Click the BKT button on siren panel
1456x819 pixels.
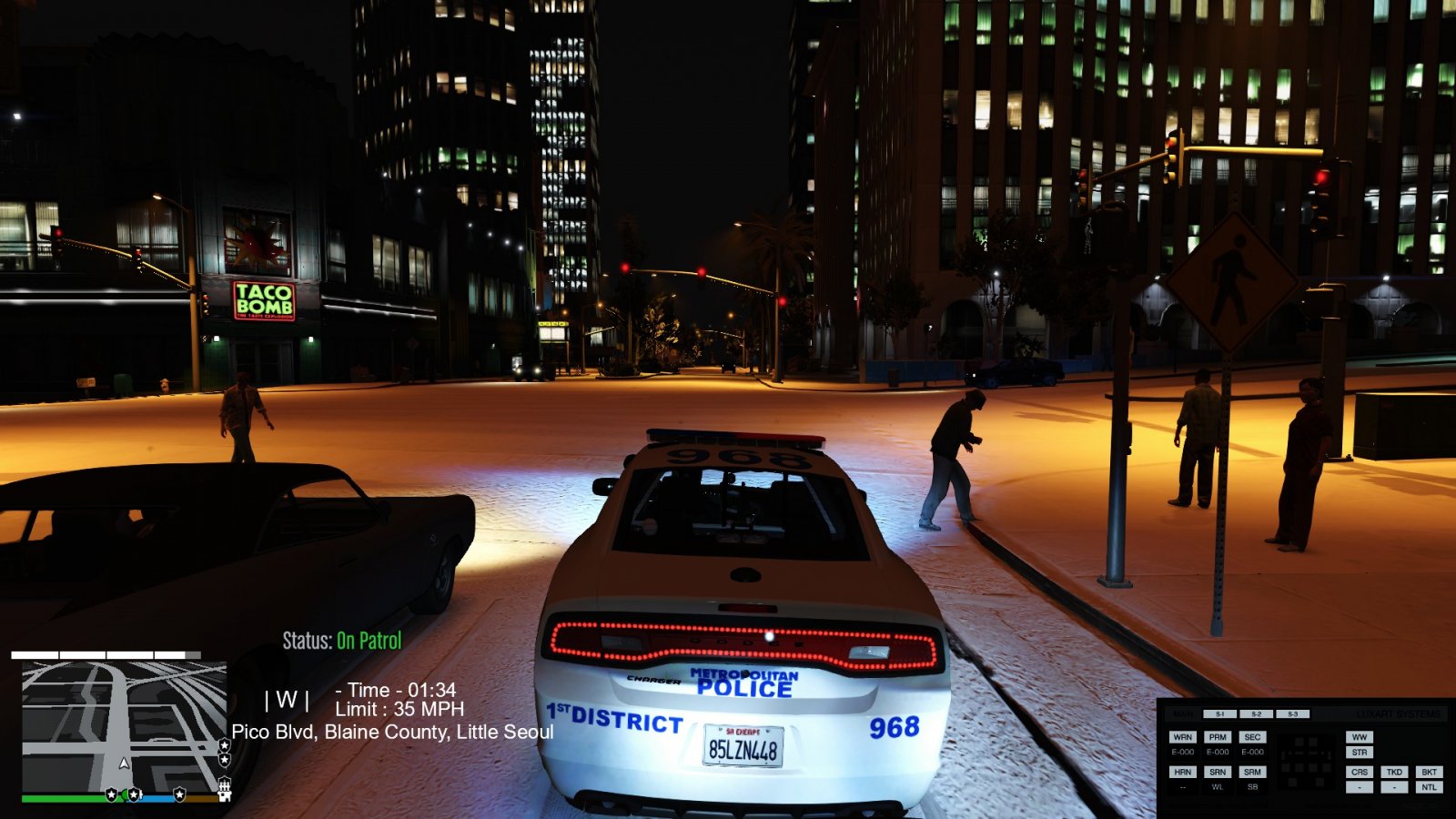pos(1429,772)
